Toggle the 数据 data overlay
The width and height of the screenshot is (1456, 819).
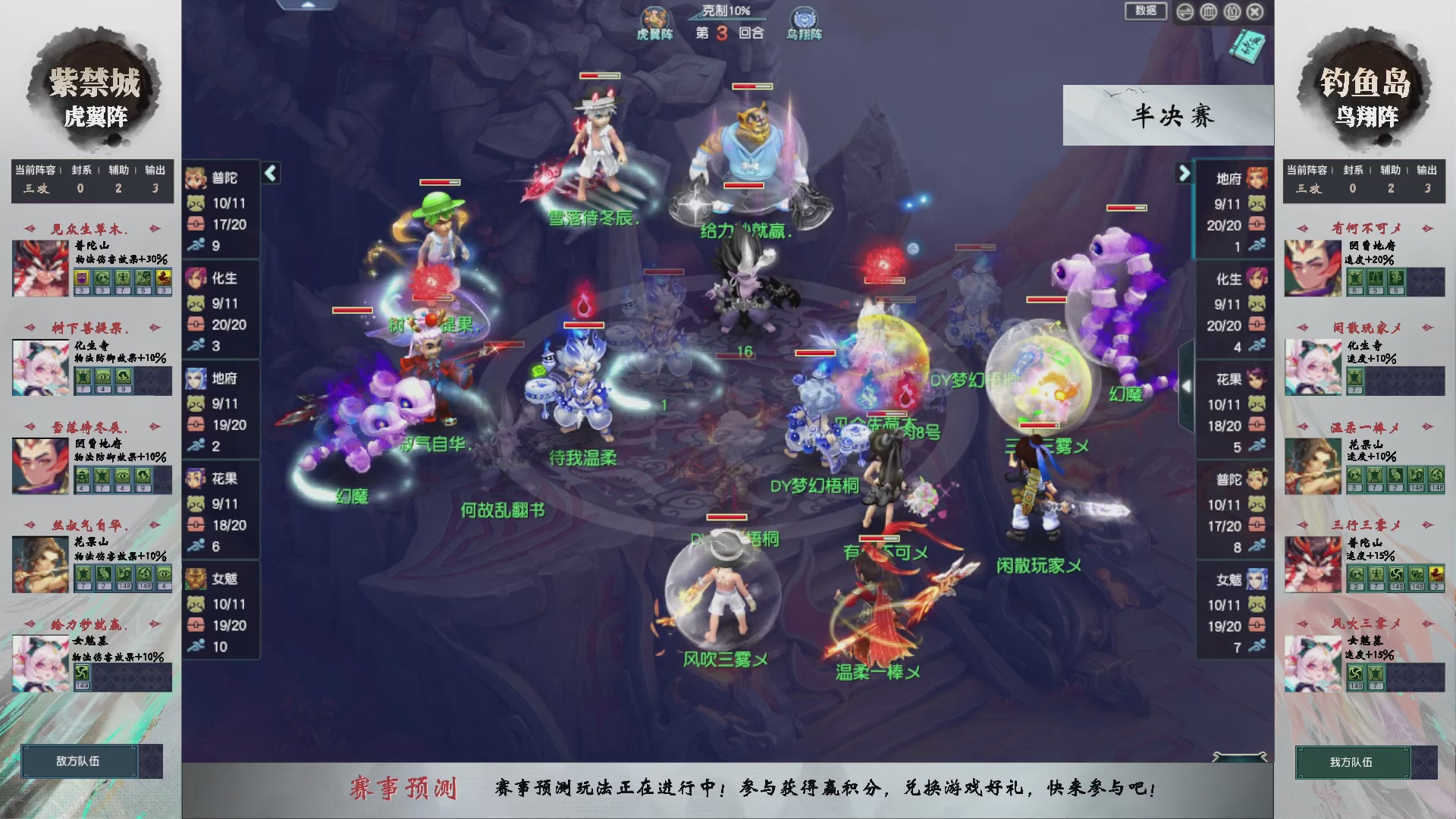point(1146,12)
